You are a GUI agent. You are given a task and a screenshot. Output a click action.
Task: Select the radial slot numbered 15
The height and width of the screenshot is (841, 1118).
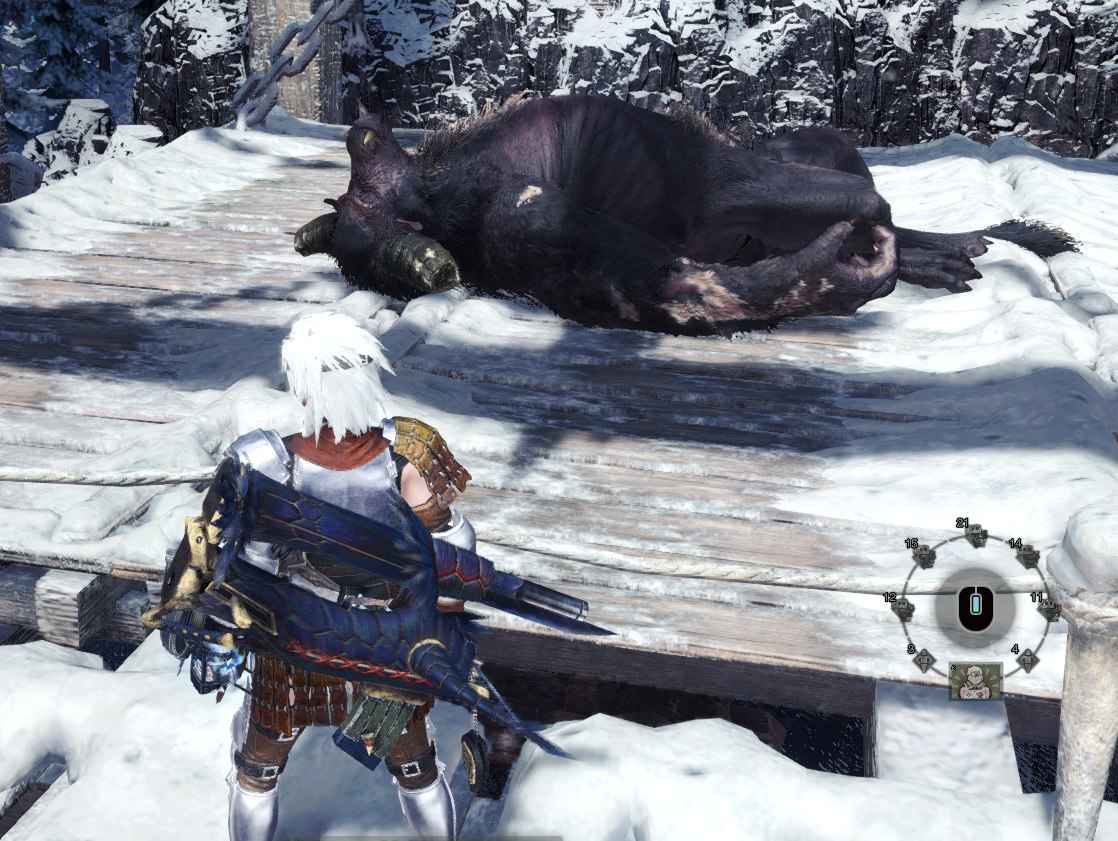tap(923, 556)
